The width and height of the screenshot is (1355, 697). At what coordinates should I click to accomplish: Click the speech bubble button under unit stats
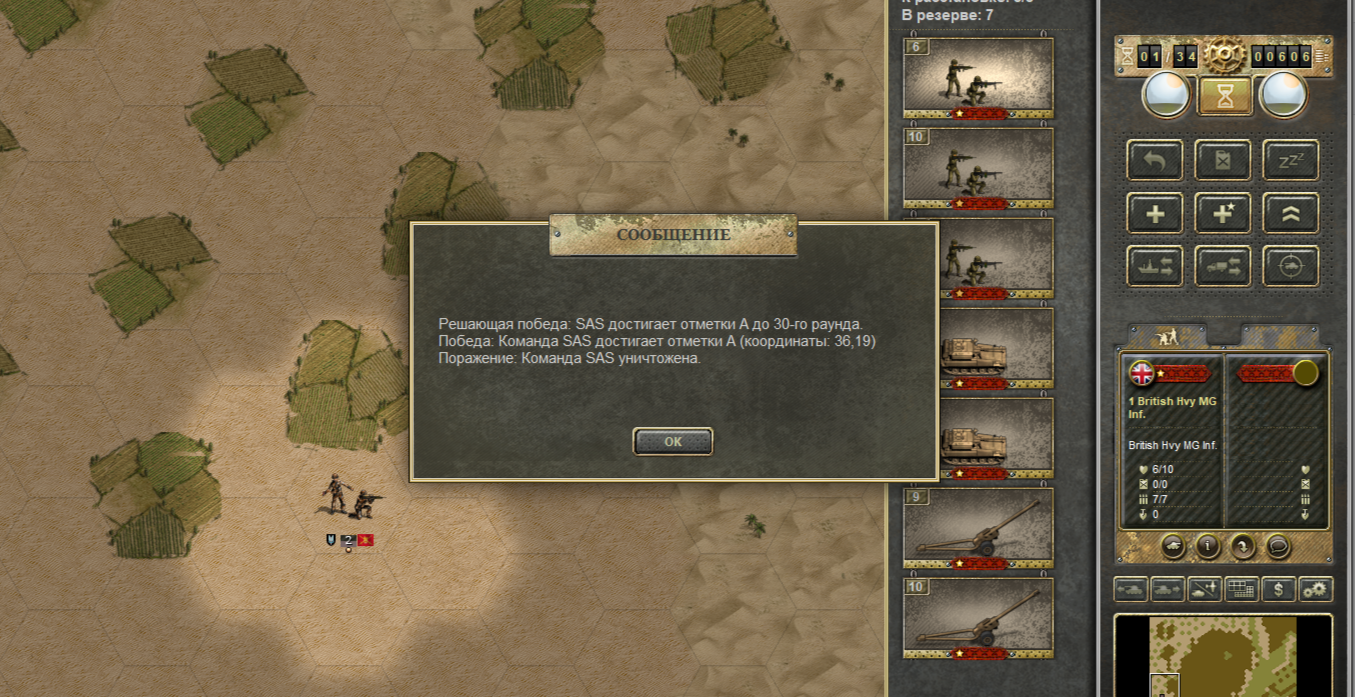click(x=1277, y=546)
